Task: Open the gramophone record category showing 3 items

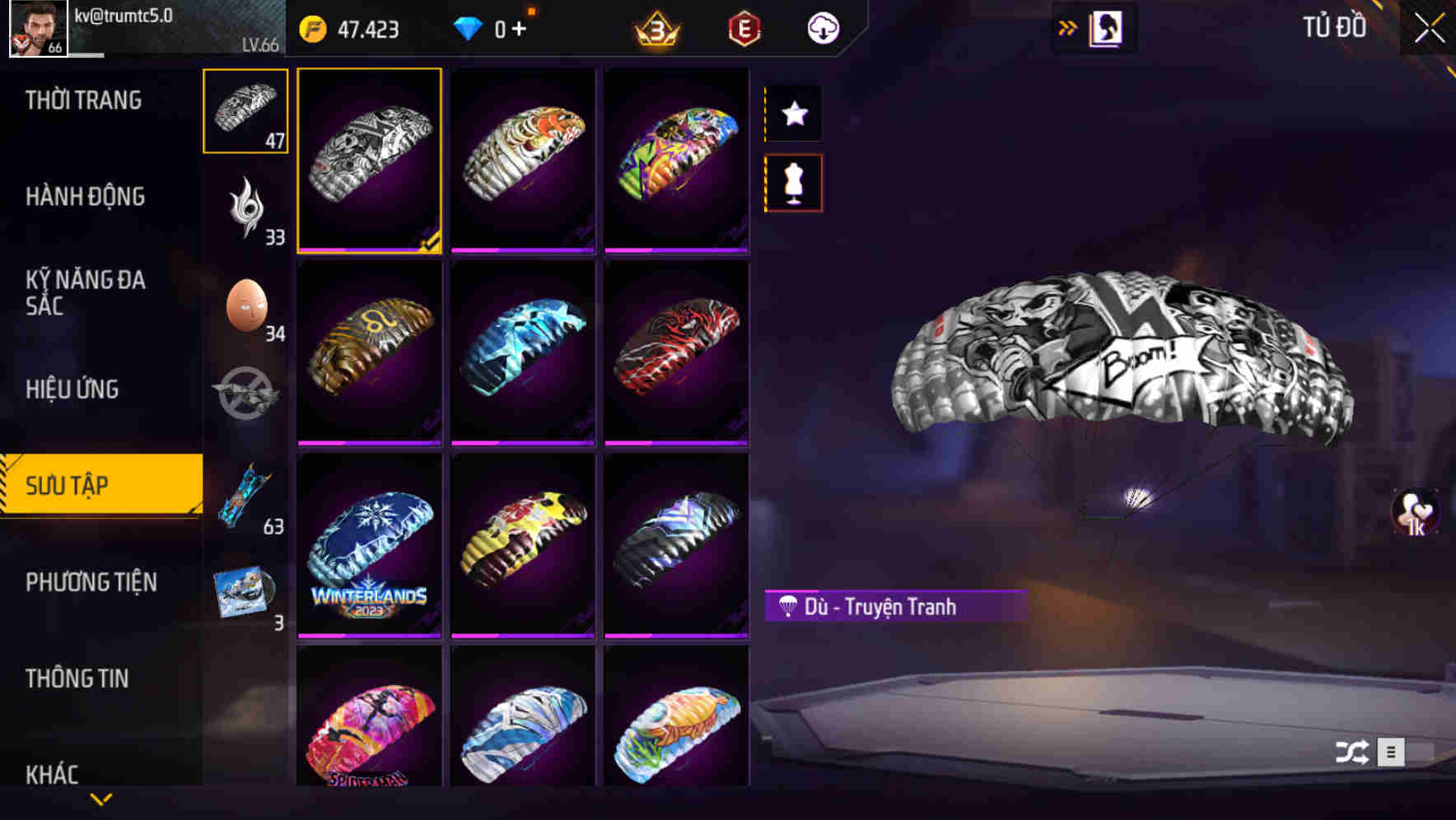Action: [245, 589]
